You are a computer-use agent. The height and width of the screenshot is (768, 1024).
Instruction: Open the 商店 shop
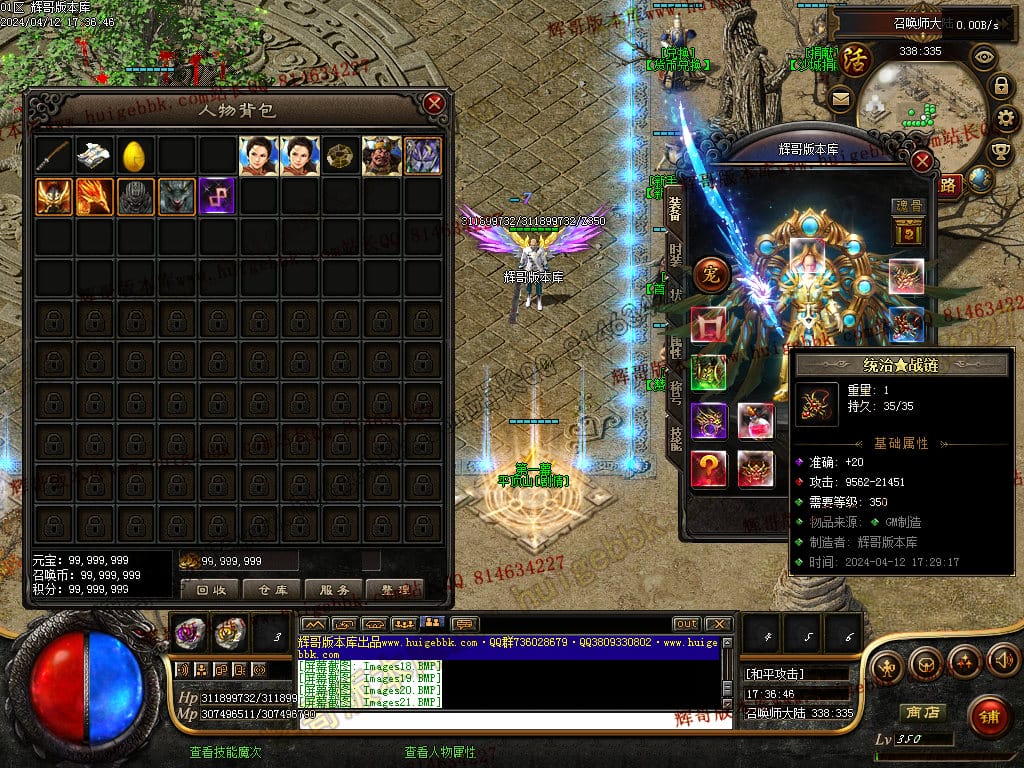(x=922, y=713)
